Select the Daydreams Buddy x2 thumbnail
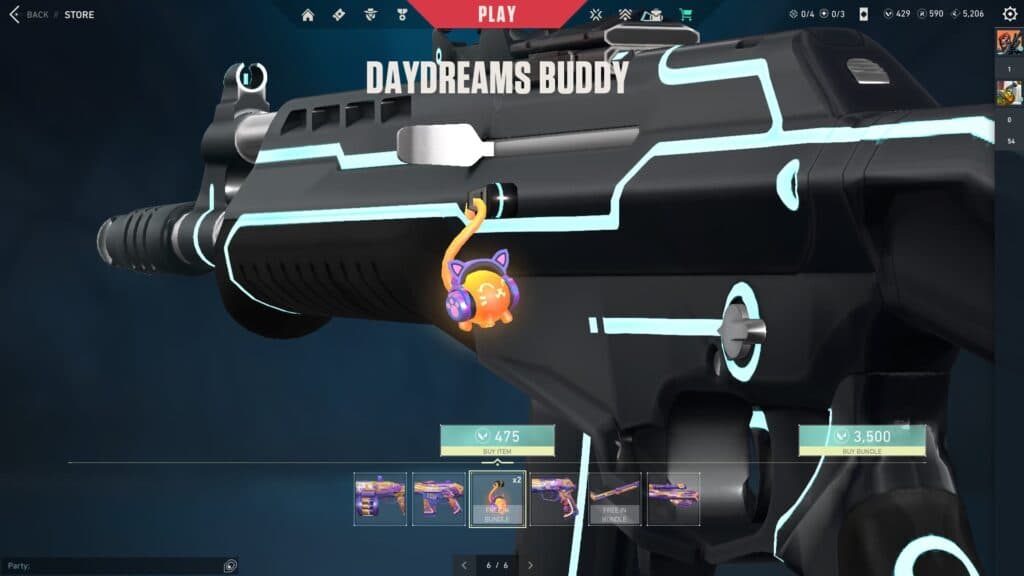The image size is (1024, 576). coord(497,498)
